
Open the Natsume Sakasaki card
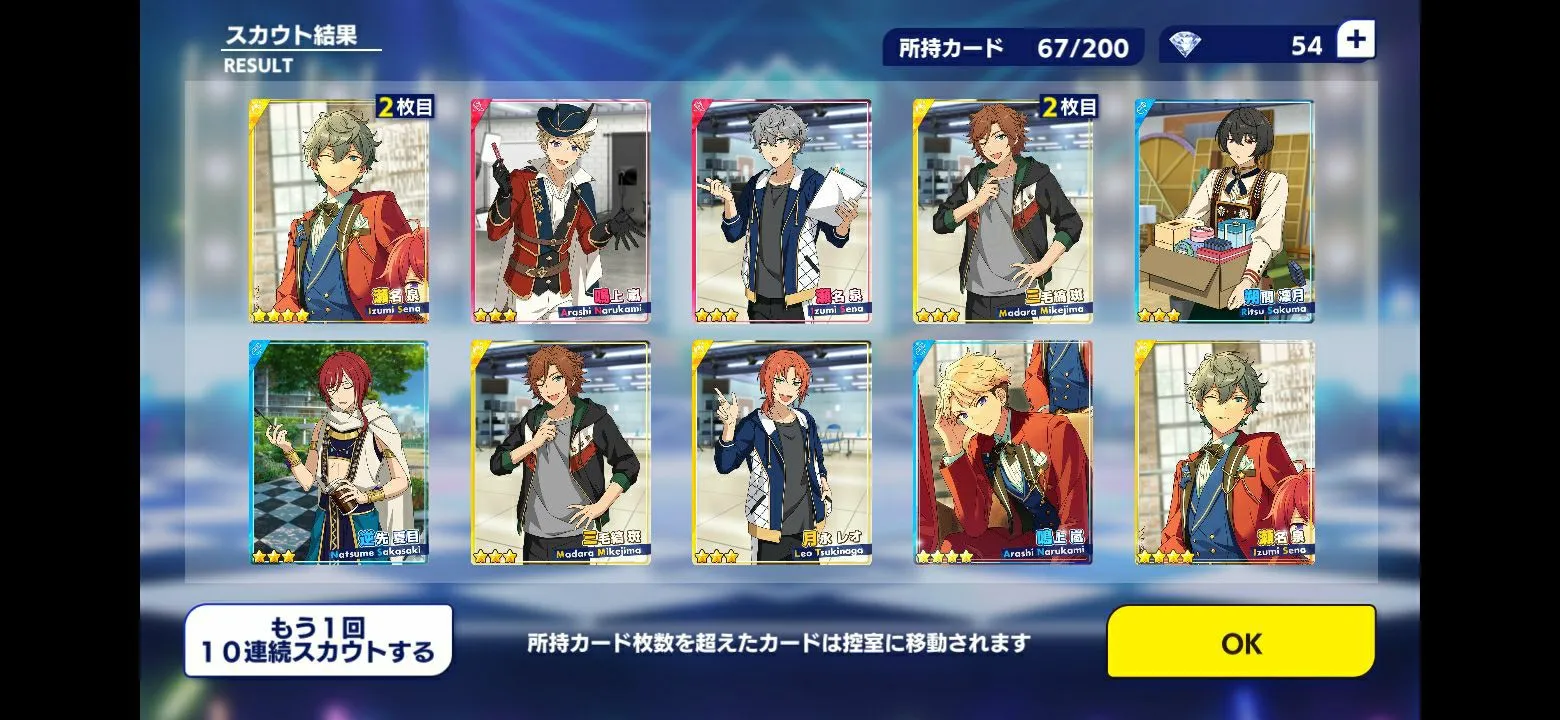[339, 453]
